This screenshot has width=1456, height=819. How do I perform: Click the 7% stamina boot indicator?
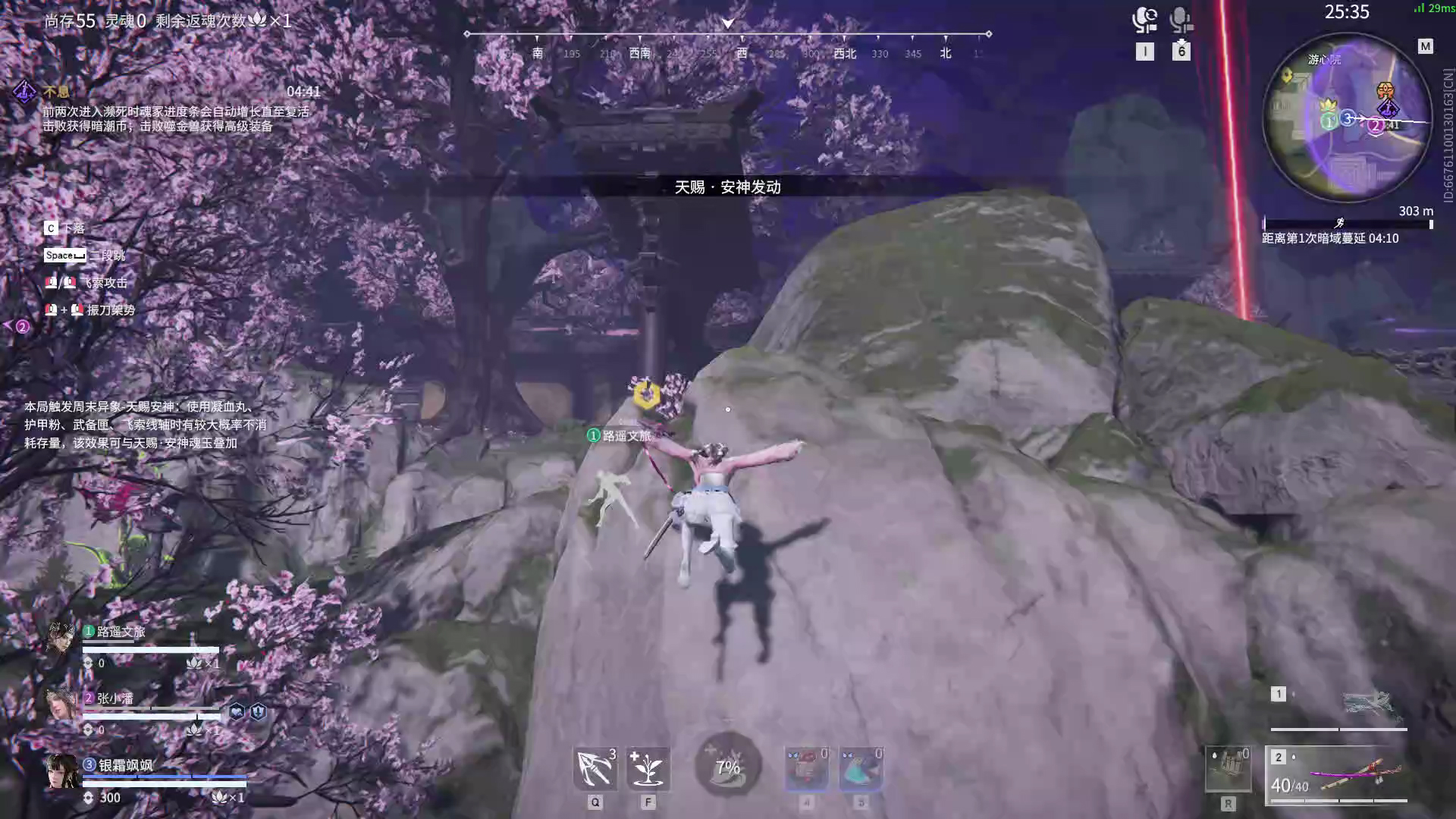(x=728, y=767)
